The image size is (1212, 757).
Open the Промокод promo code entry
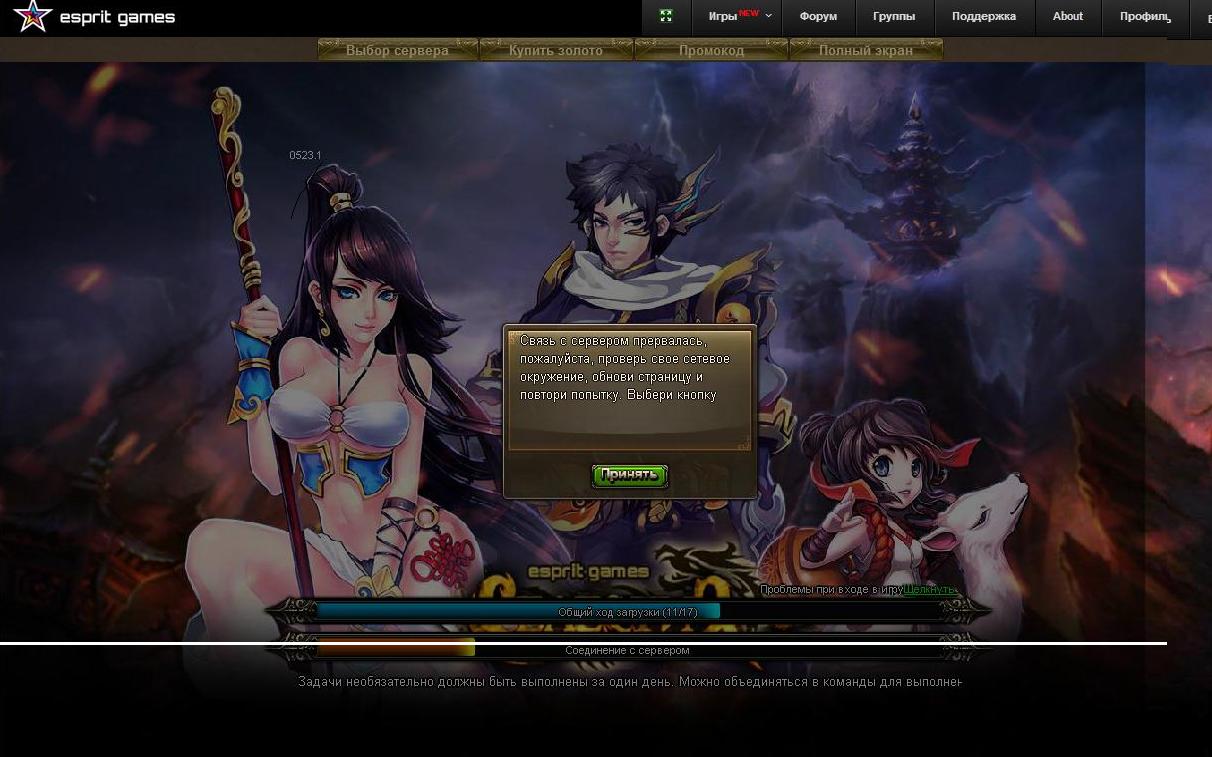(x=711, y=50)
